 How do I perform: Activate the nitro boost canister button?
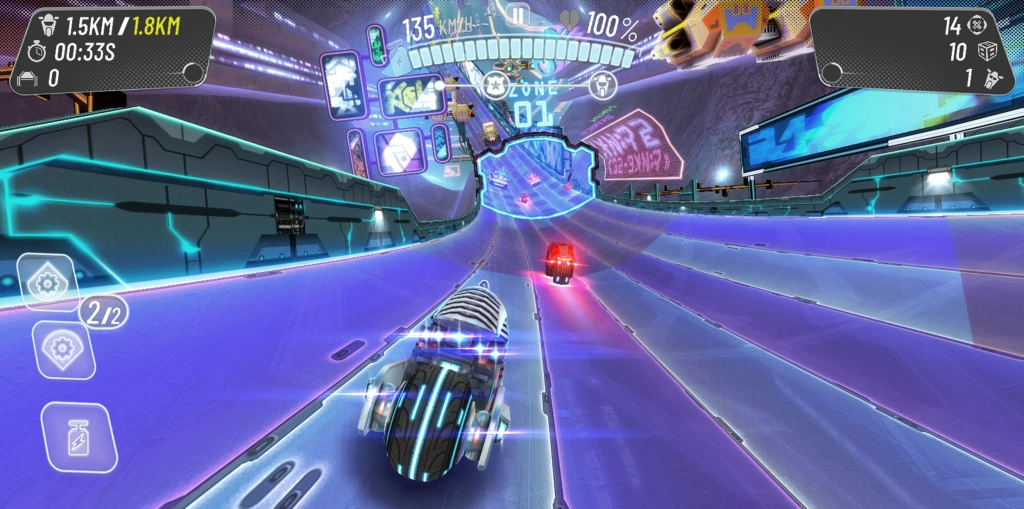(x=79, y=438)
